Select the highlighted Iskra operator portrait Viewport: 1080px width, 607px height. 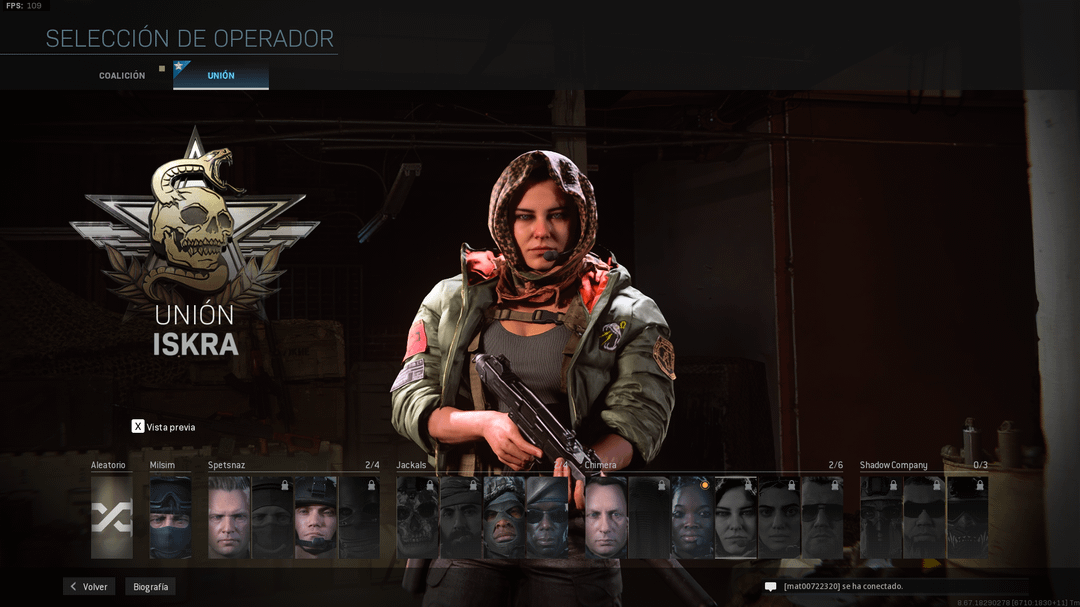(736, 517)
